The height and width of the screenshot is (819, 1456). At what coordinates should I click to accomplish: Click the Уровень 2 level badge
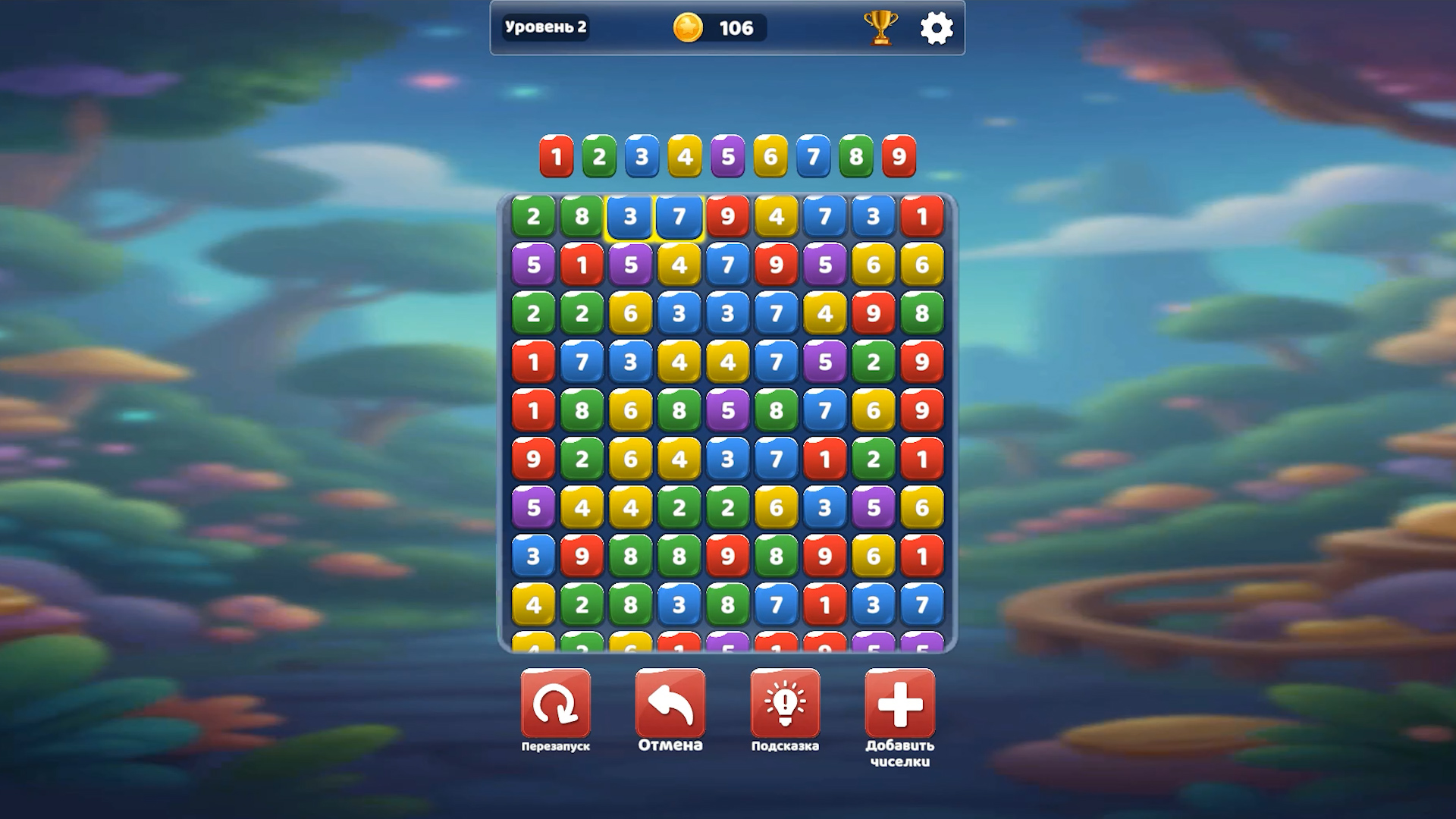pos(547,26)
